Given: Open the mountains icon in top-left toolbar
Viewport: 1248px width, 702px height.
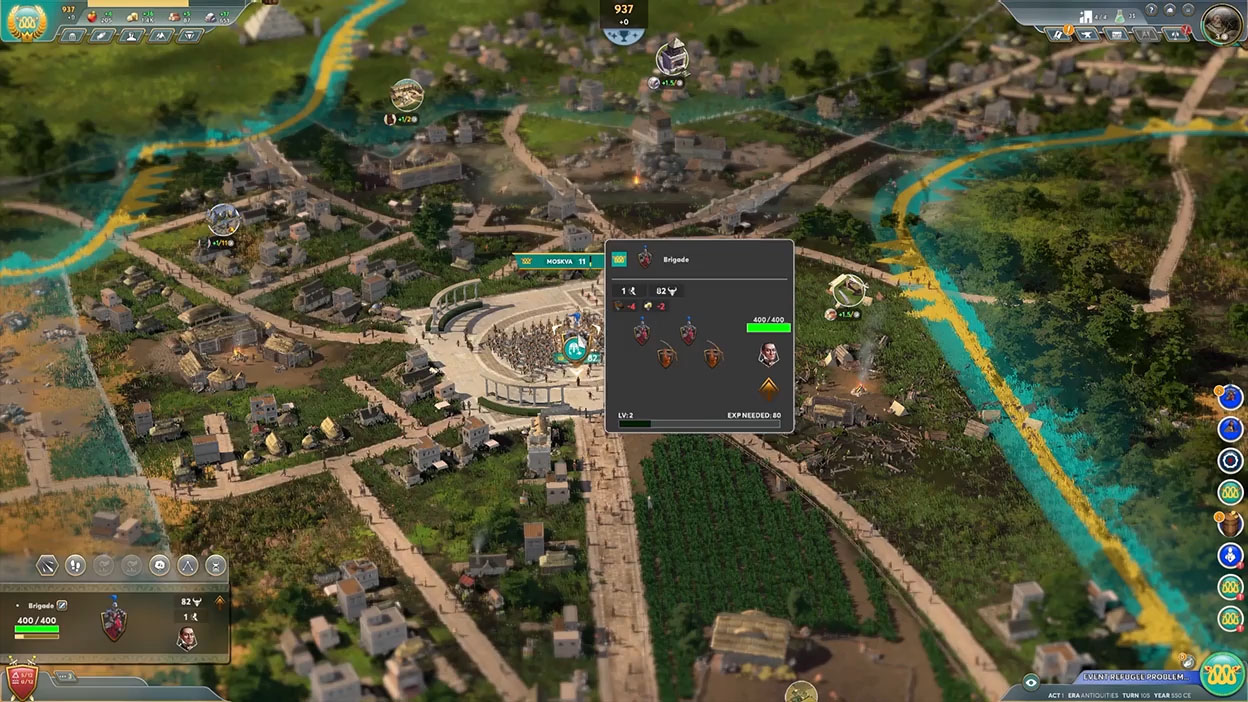Looking at the screenshot, I should [160, 36].
